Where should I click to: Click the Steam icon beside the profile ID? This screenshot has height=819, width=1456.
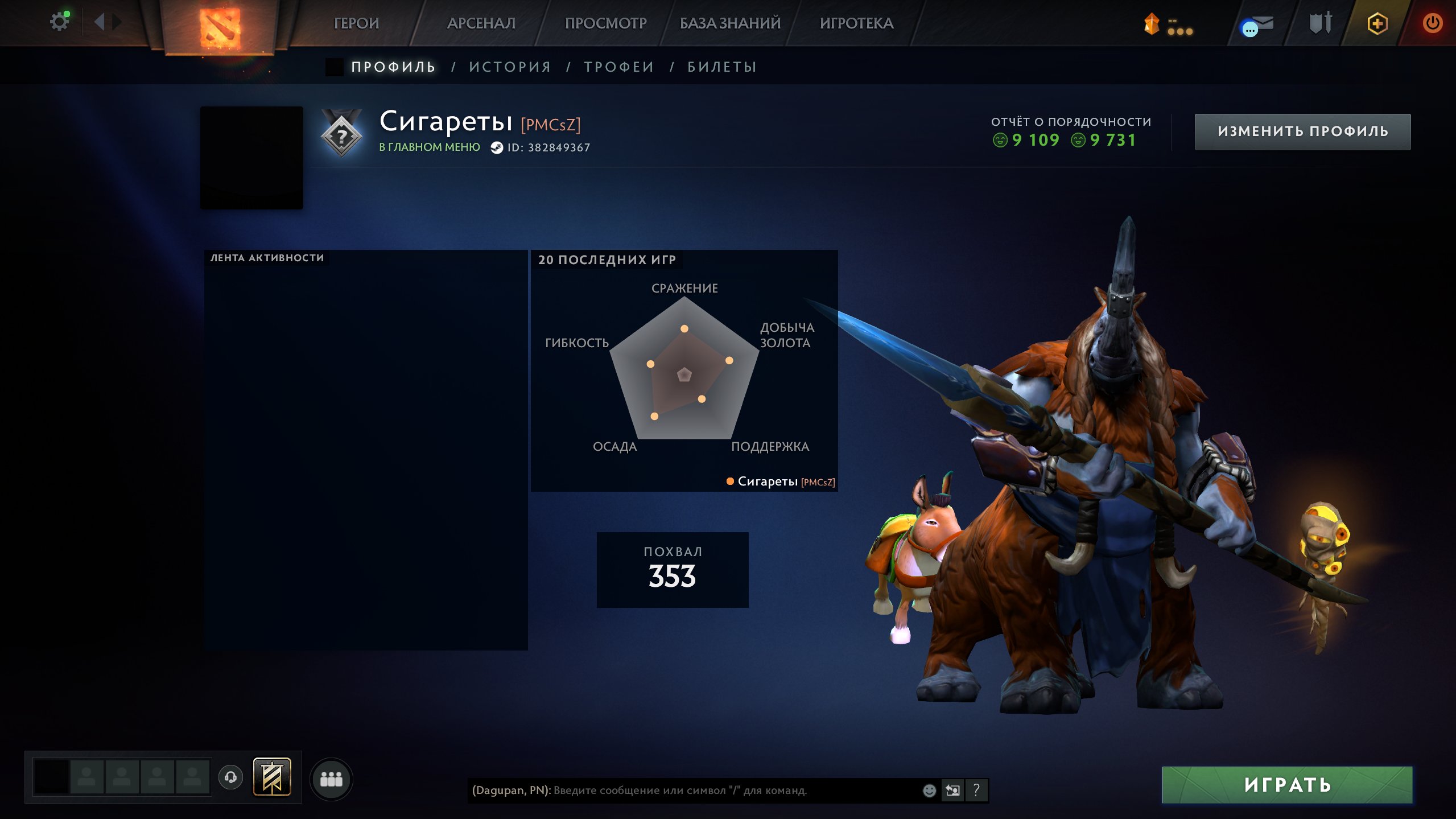497,147
